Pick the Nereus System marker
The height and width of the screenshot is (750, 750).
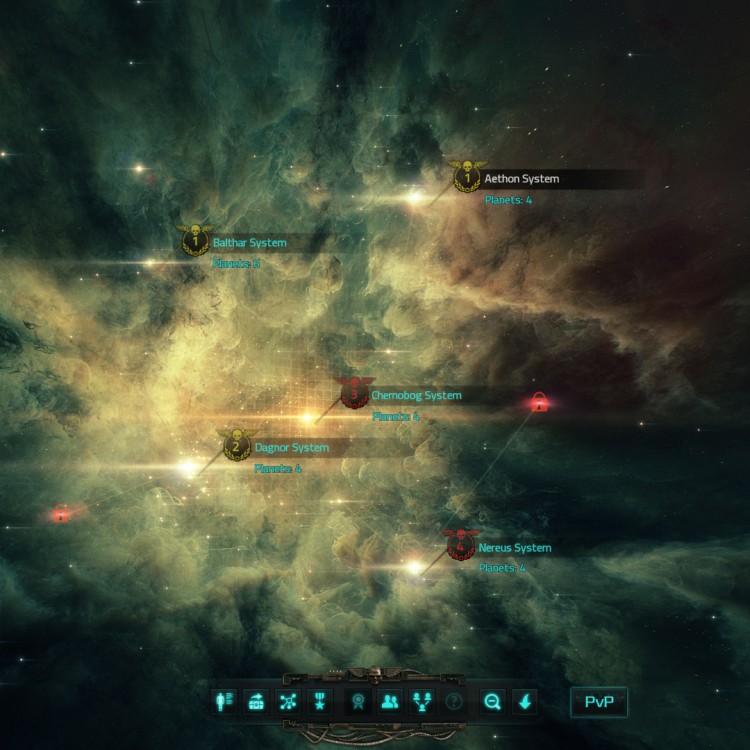click(x=460, y=547)
